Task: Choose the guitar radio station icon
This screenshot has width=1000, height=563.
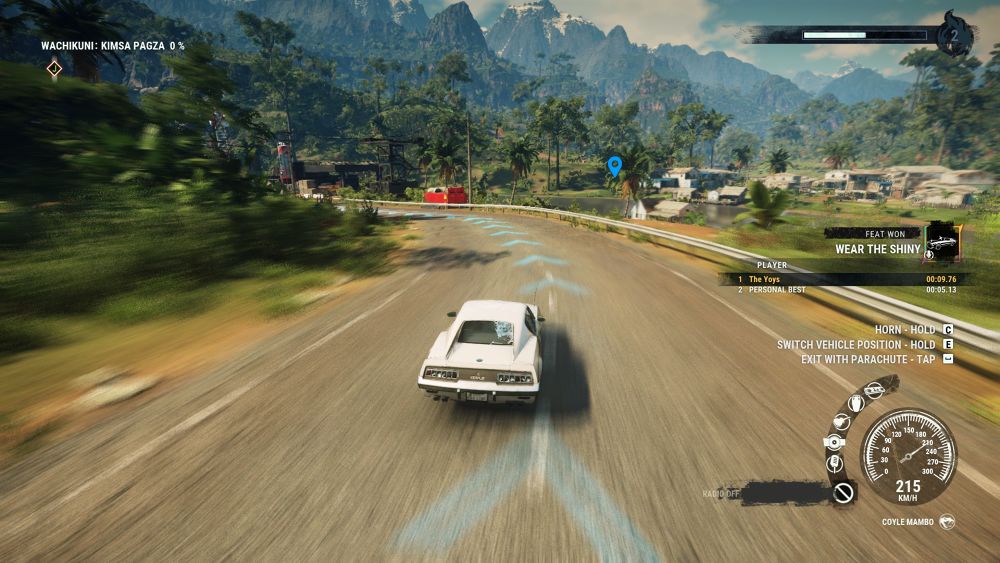Action: click(841, 420)
